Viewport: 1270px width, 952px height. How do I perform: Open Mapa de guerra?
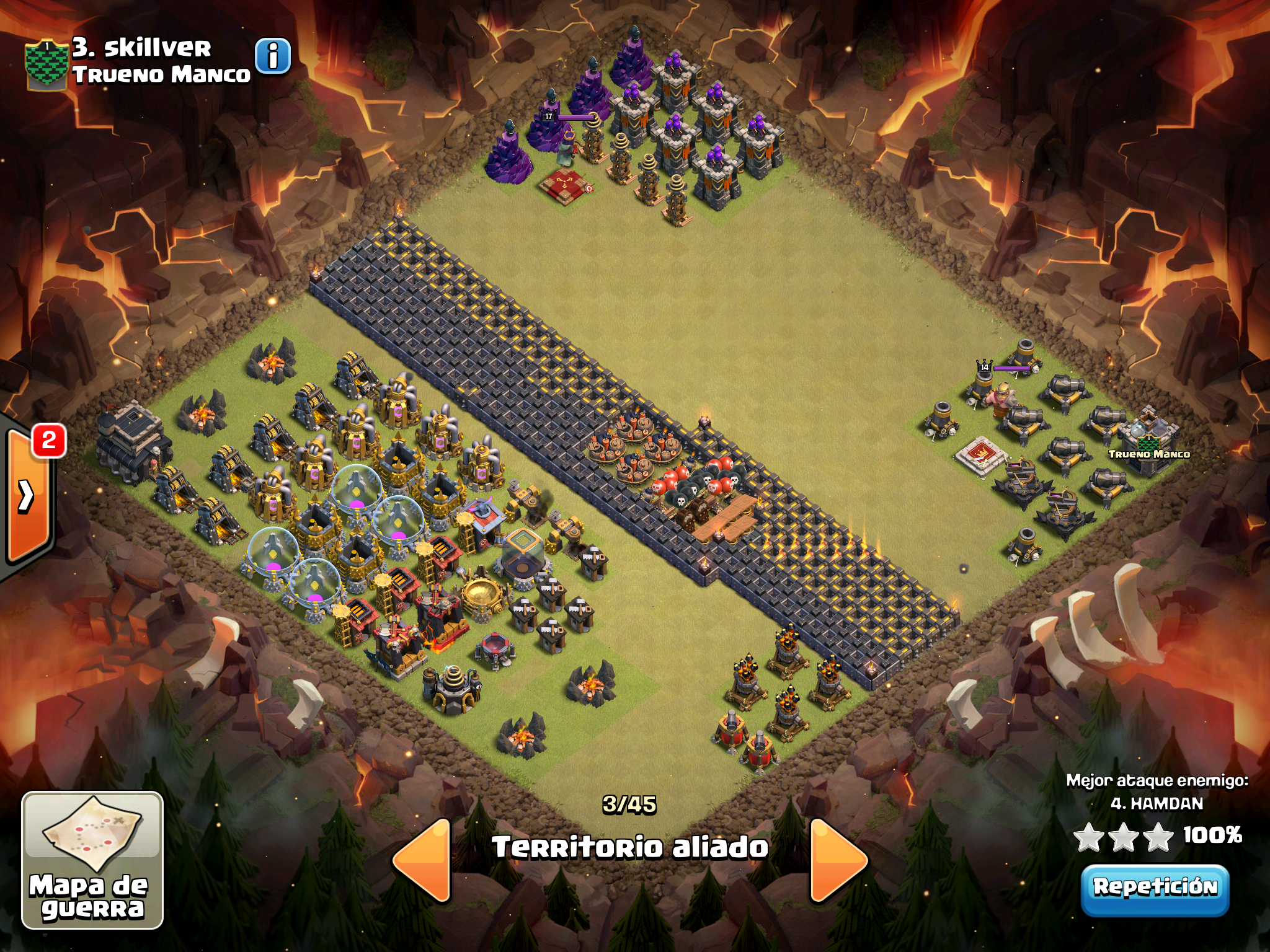(92, 860)
